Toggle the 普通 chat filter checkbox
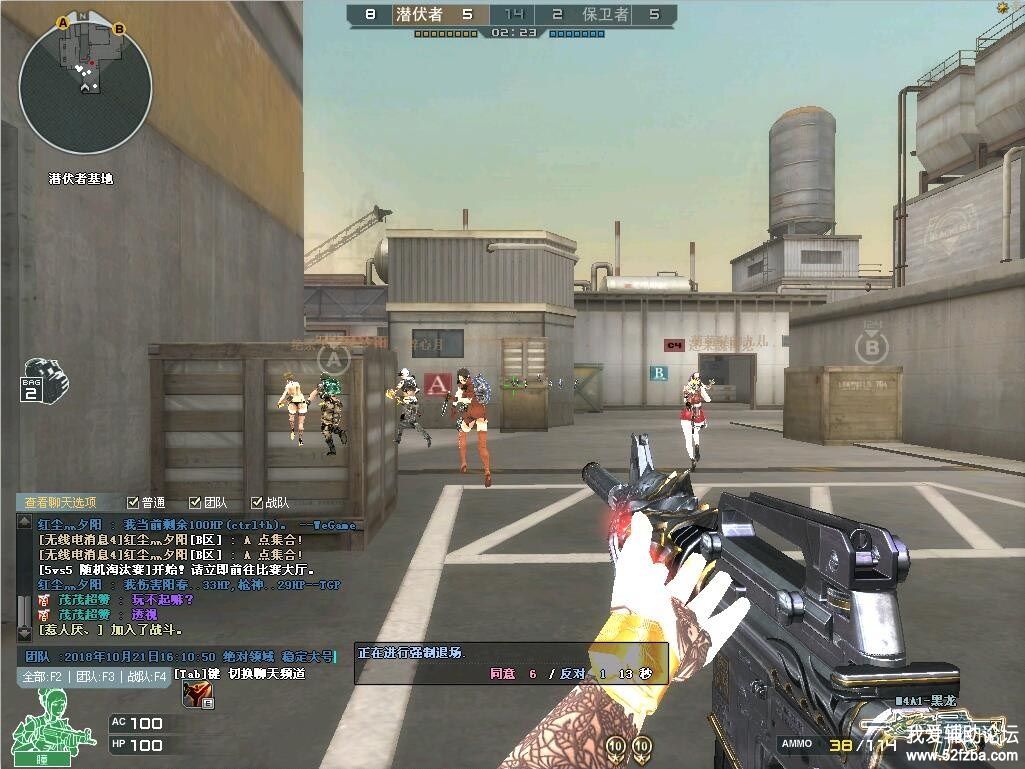This screenshot has height=769, width=1025. point(133,502)
